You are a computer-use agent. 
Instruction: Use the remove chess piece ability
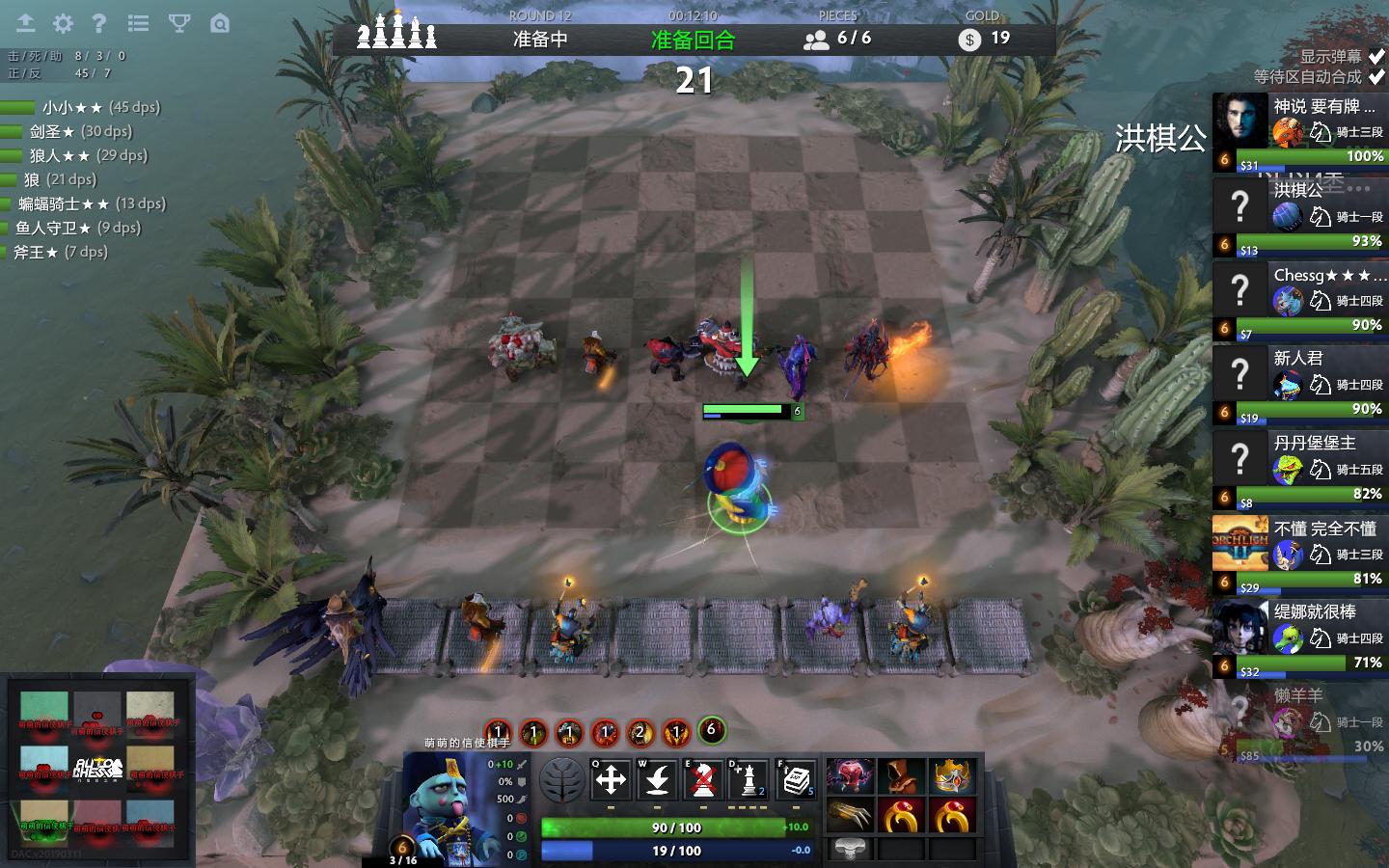[x=704, y=779]
